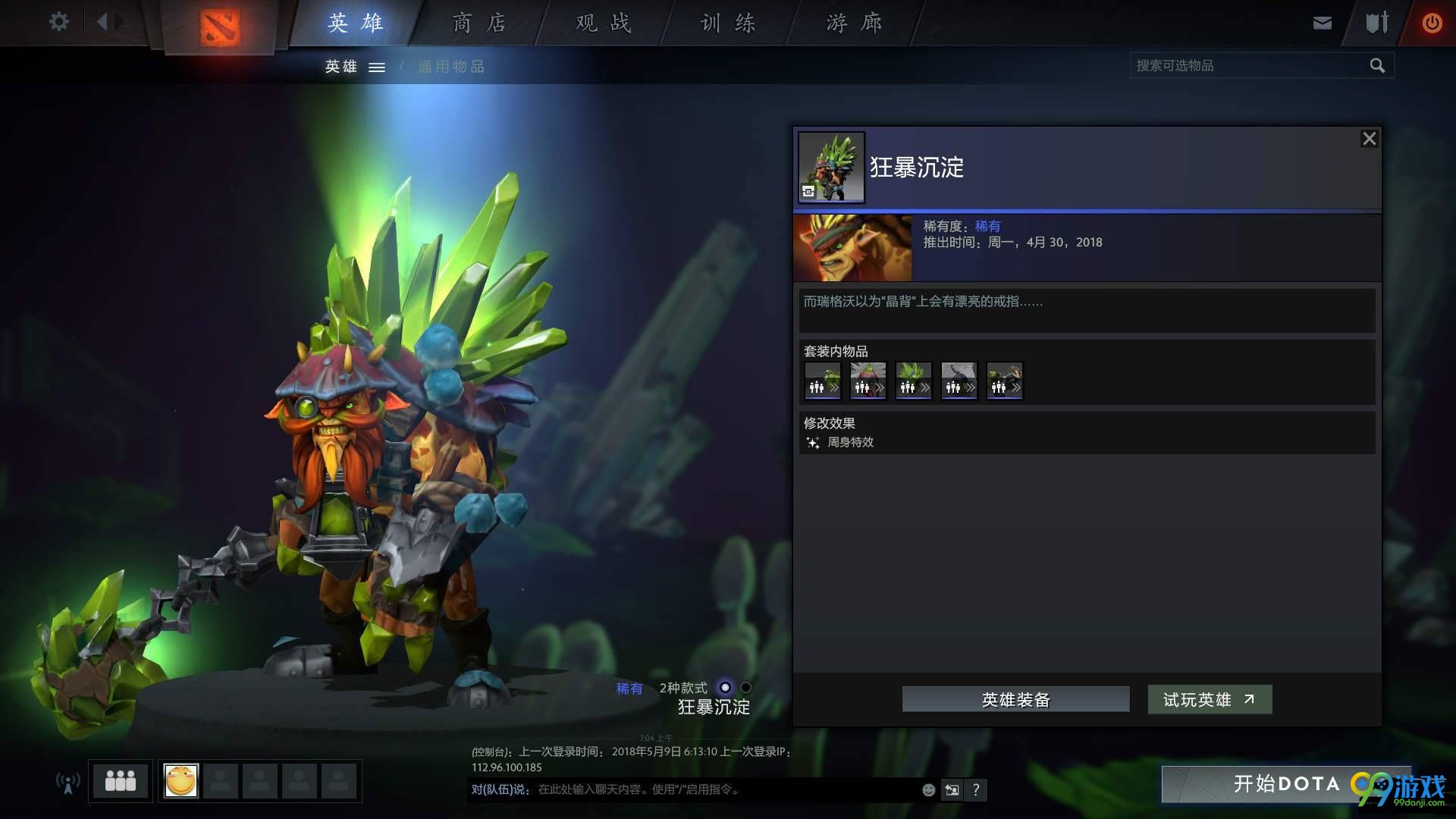Open the emoticon smiley in chat bar
The image size is (1456, 819).
point(928,789)
